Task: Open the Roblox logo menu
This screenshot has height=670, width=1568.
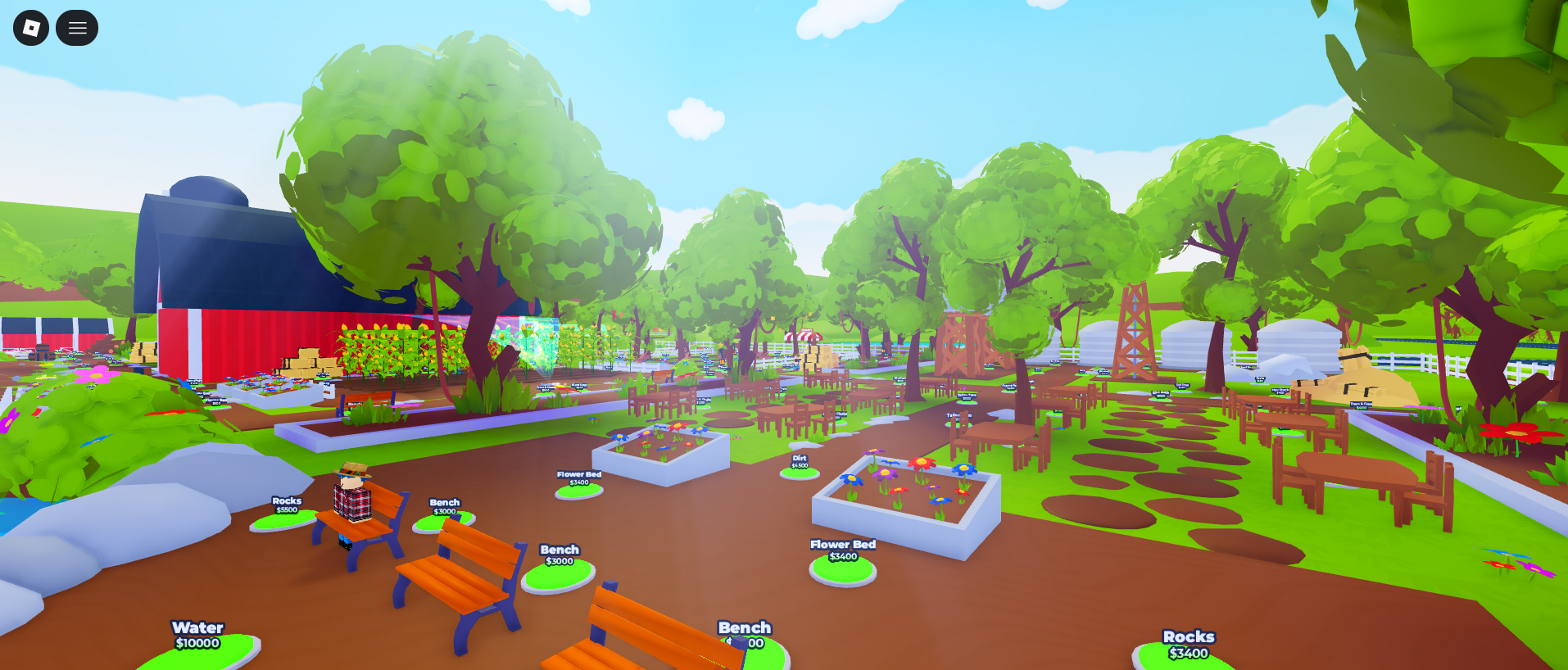Action: click(x=31, y=28)
